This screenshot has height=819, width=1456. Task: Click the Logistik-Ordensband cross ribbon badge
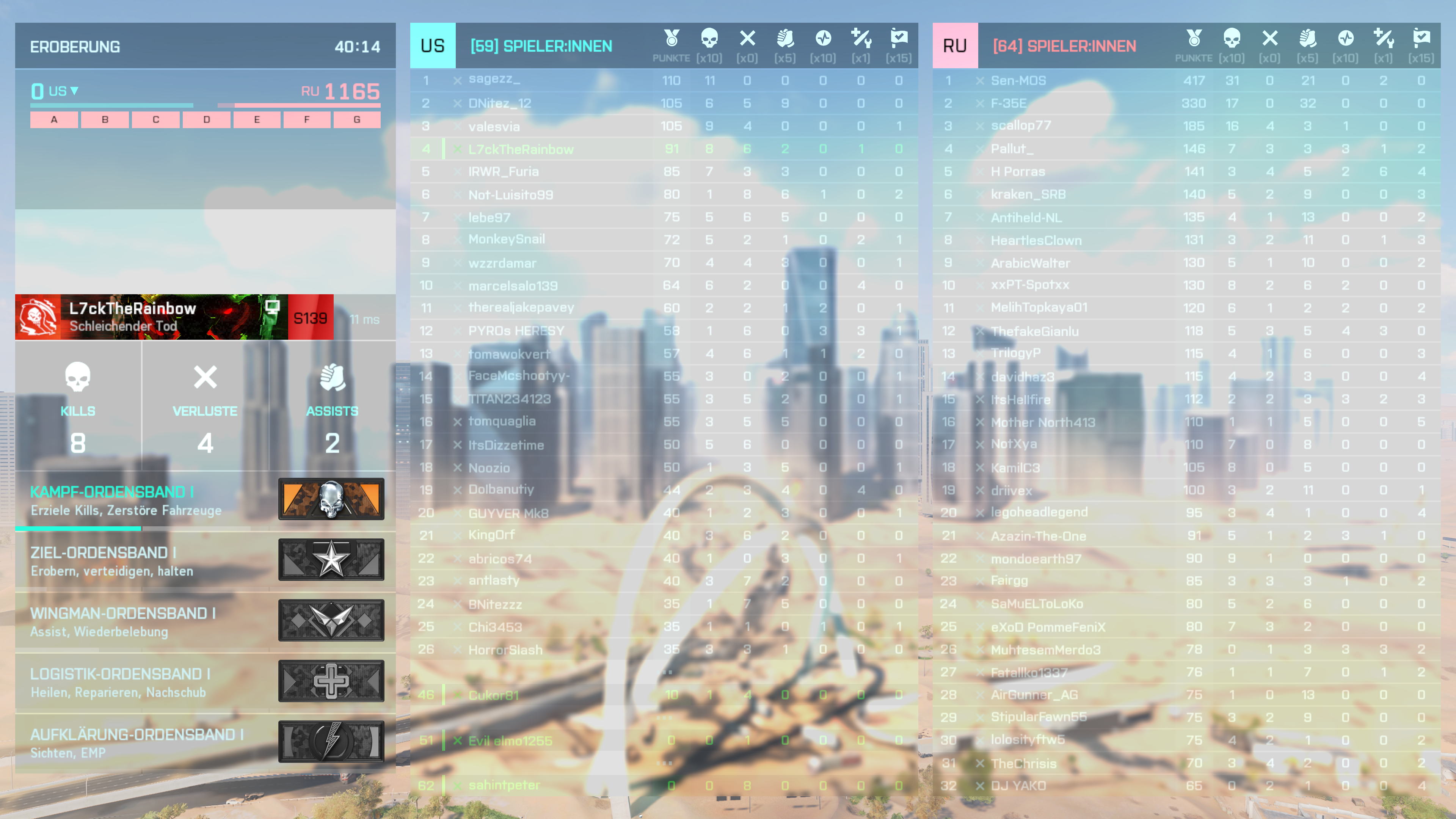point(332,681)
